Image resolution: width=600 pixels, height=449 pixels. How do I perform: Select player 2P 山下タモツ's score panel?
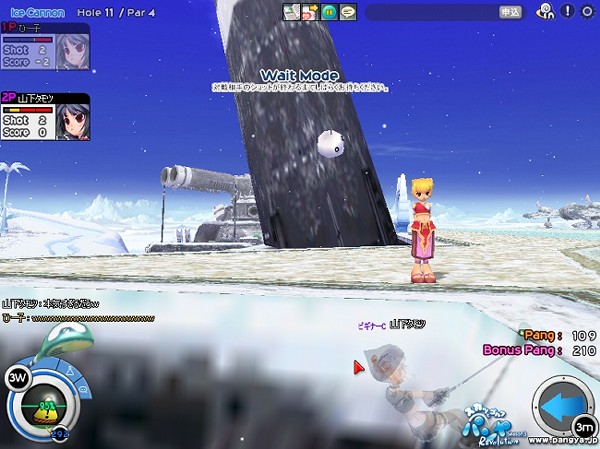click(44, 116)
